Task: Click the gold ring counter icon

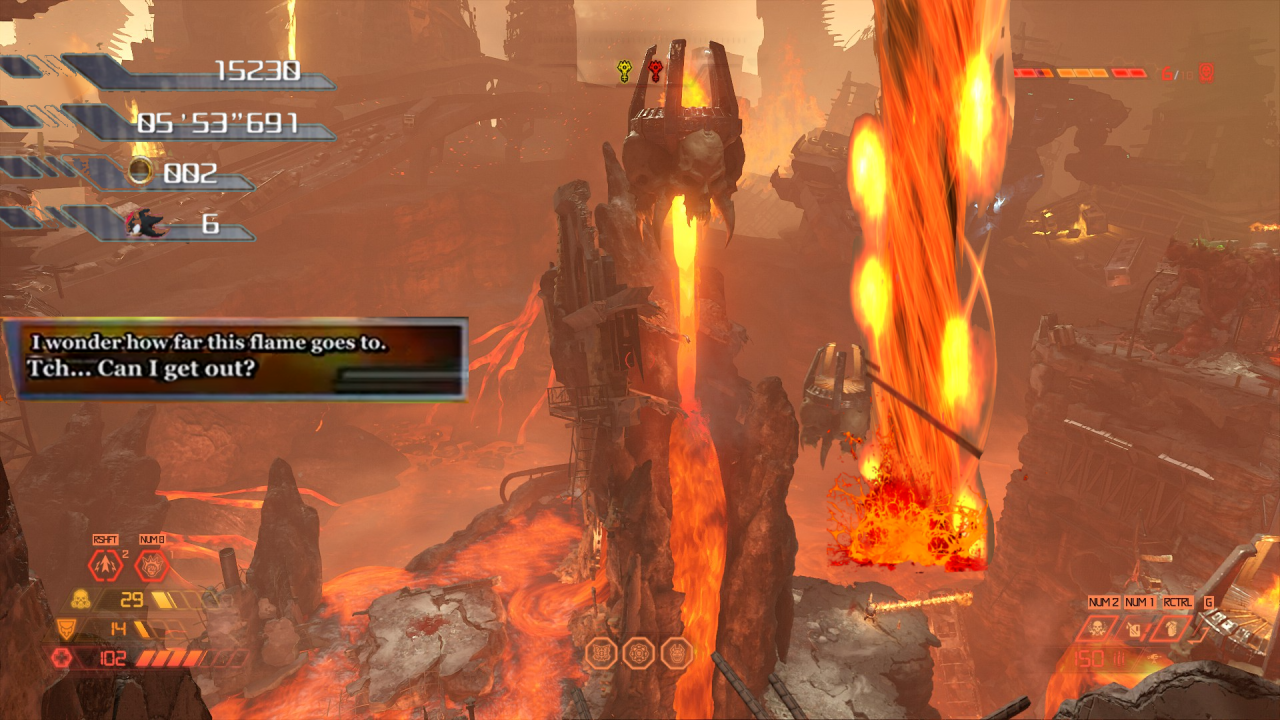Action: pyautogui.click(x=142, y=172)
